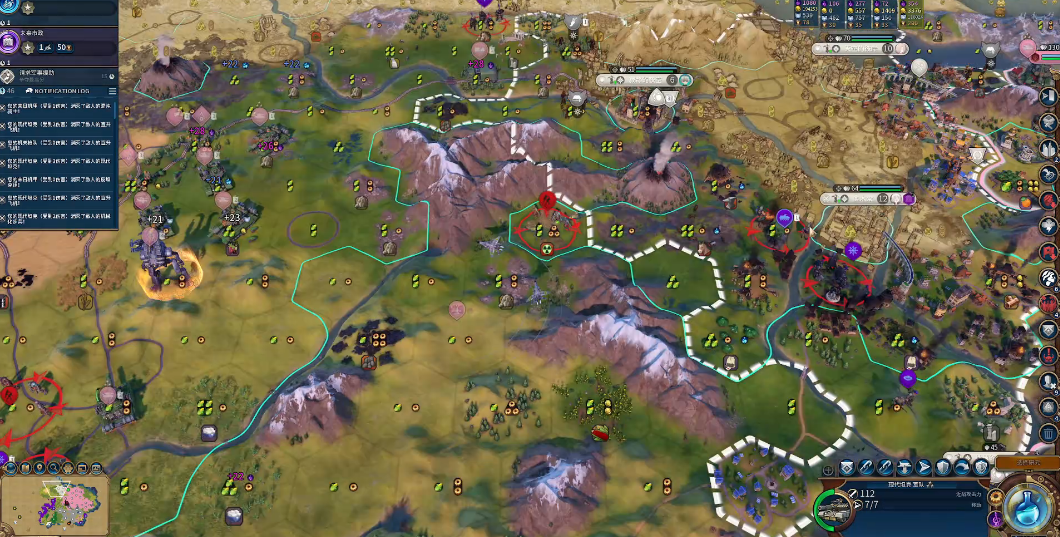Select the map pin tool above the minimap
This screenshot has width=1060, height=537.
click(x=40, y=466)
